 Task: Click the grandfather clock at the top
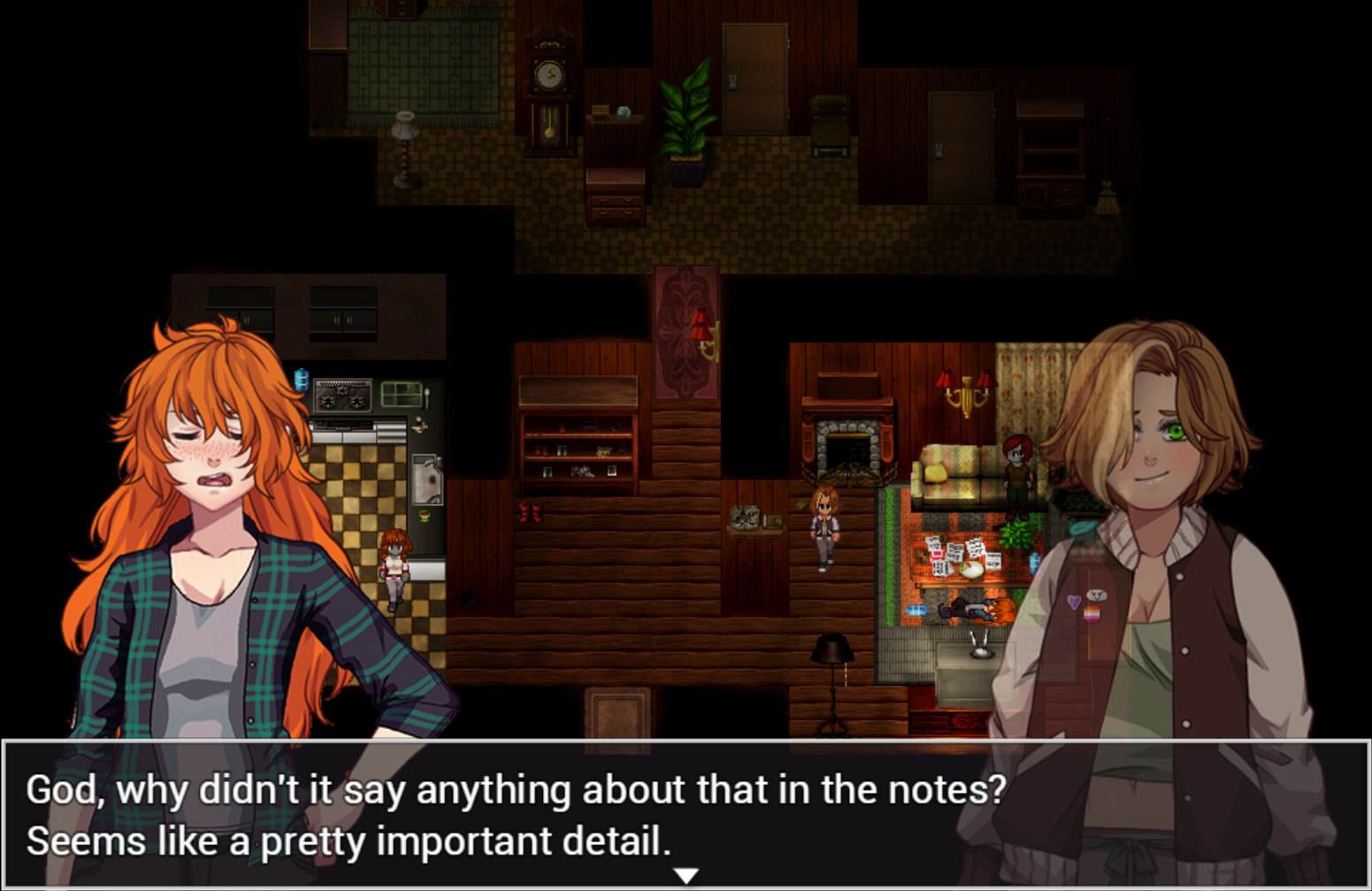coord(548,84)
